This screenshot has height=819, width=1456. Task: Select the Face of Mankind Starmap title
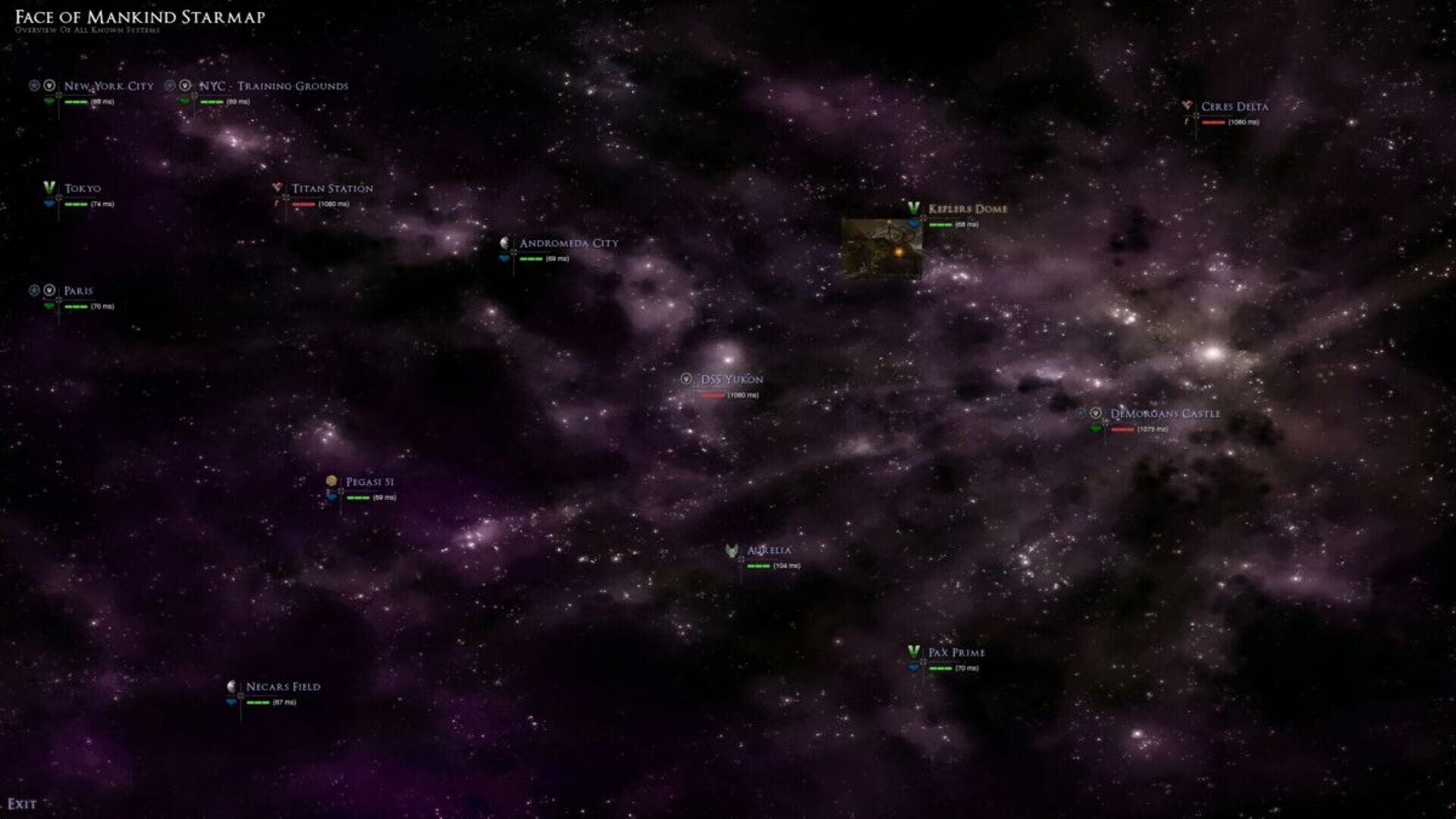140,14
